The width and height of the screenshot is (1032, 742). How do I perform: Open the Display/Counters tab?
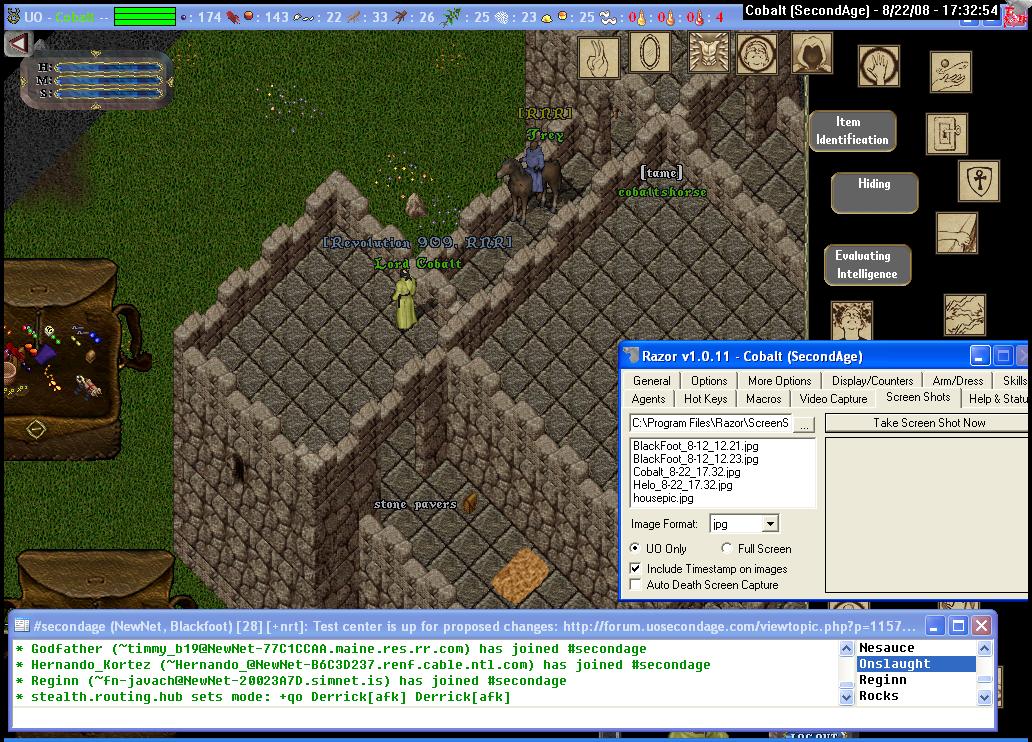point(872,380)
